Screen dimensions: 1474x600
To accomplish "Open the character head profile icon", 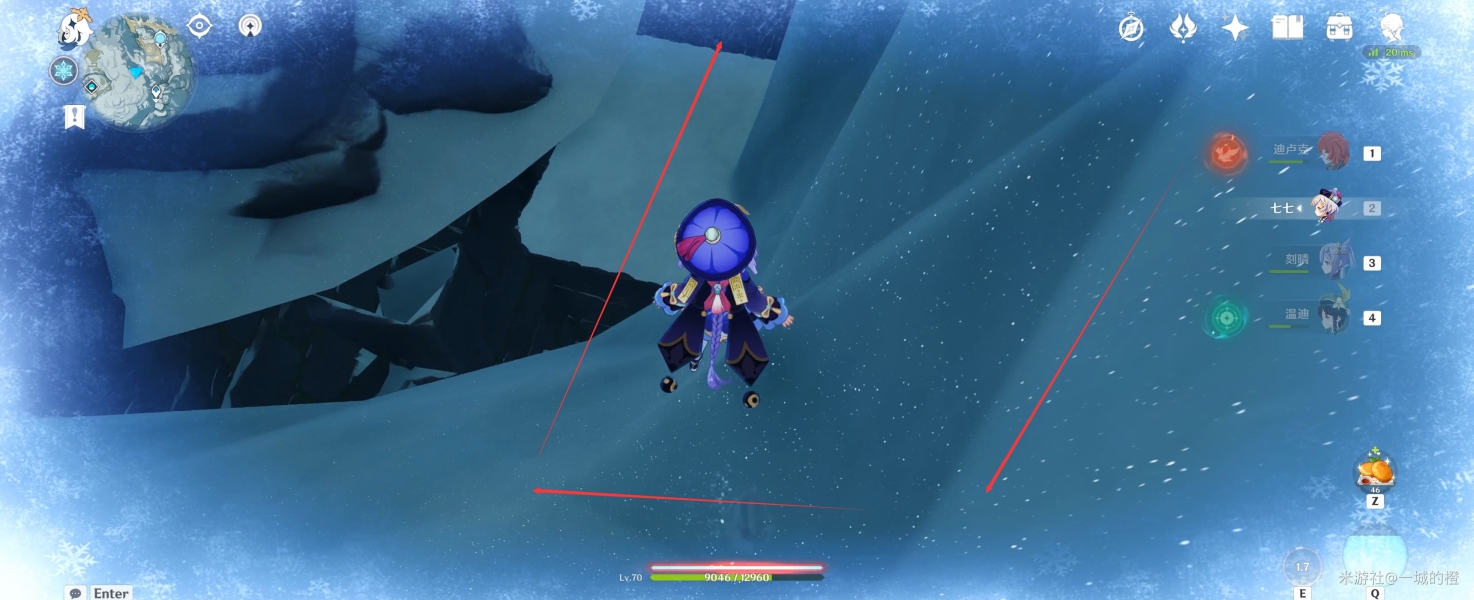I will click(x=1391, y=28).
